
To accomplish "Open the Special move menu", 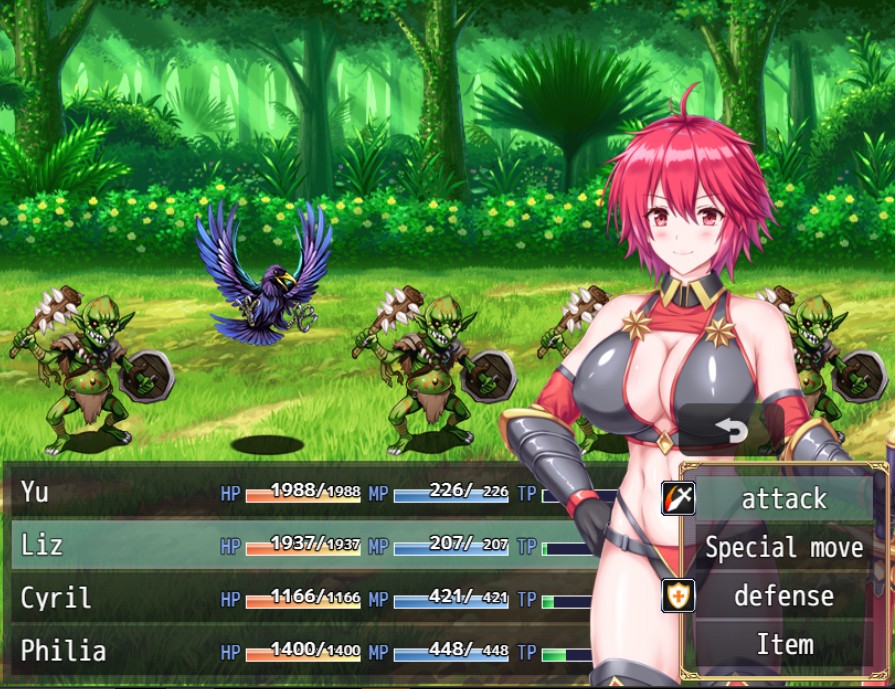I will (x=784, y=547).
